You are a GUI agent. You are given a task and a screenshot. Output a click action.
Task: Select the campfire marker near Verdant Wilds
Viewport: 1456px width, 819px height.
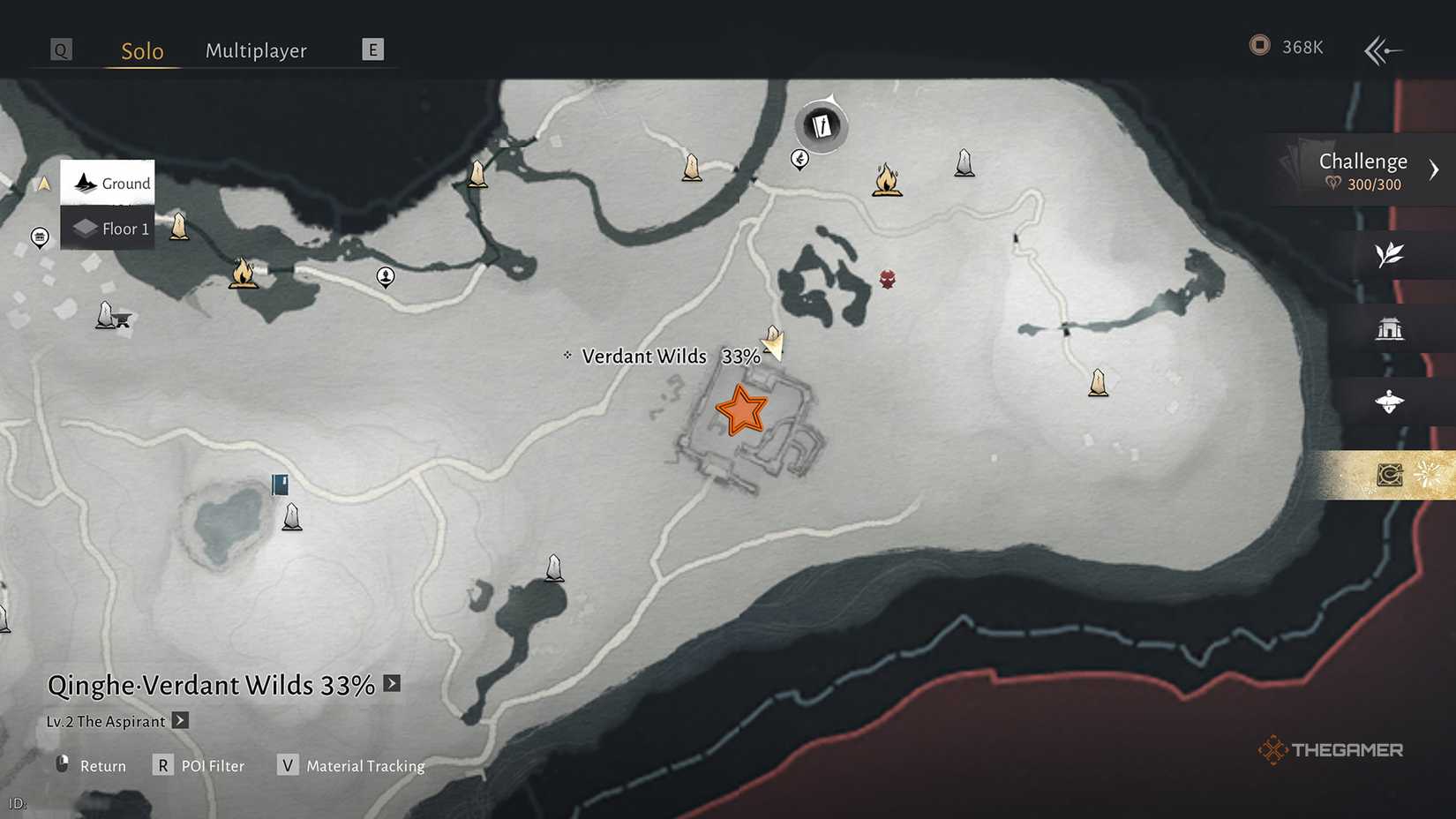(888, 180)
